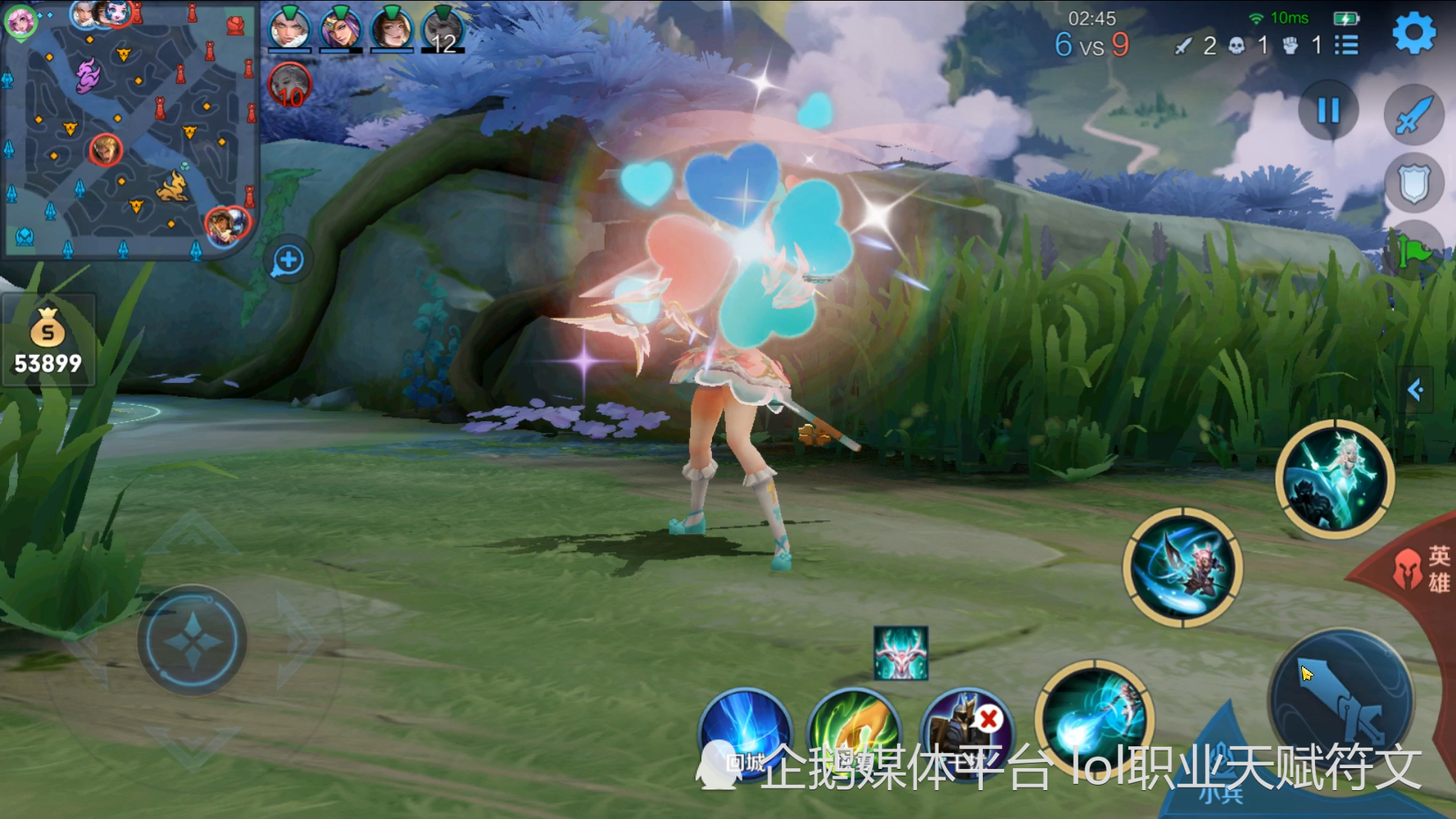The width and height of the screenshot is (1456, 819).
Task: Select the level 12 teammate portrait
Action: coord(443,29)
